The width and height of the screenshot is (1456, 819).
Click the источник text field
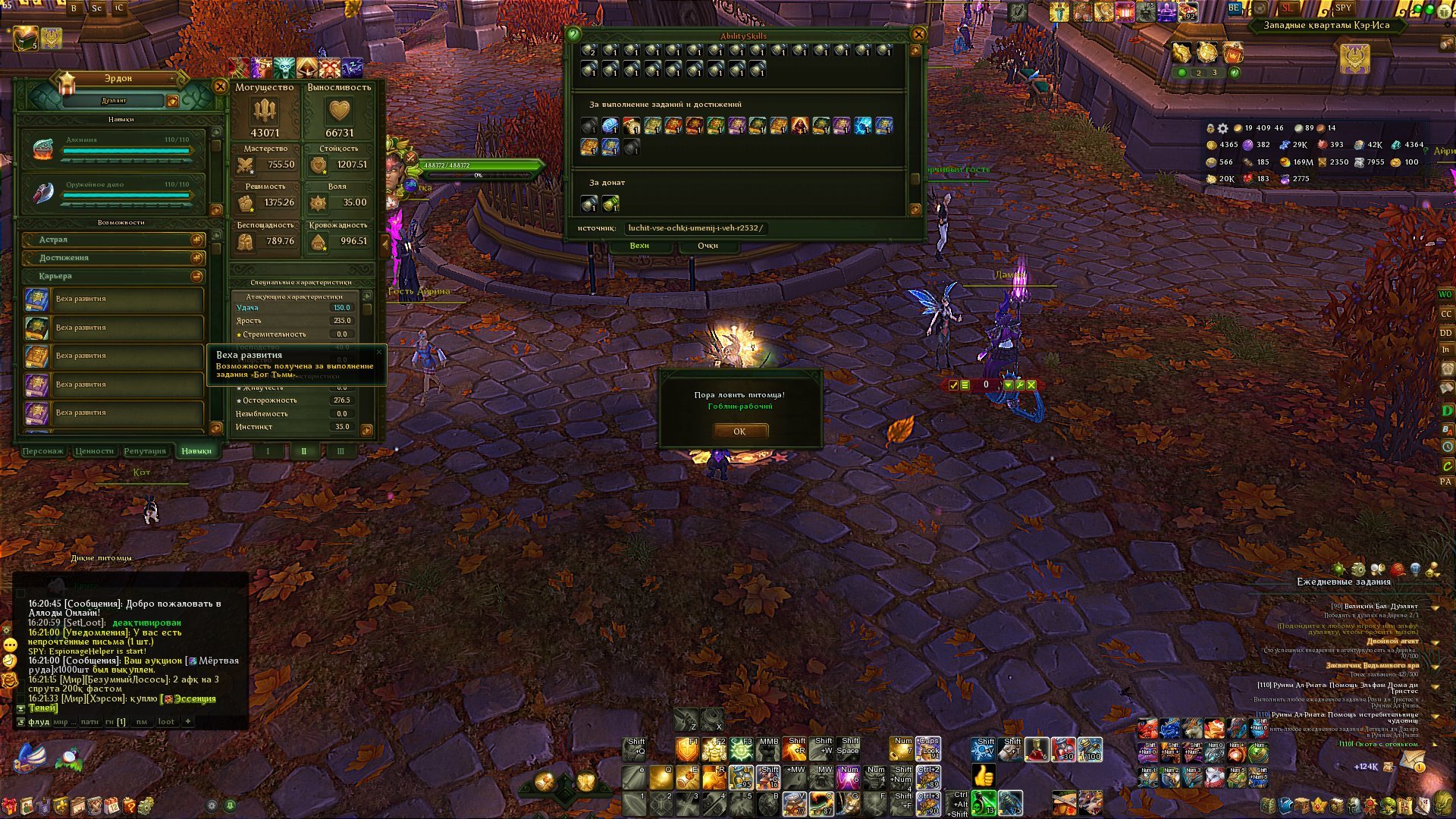click(695, 228)
